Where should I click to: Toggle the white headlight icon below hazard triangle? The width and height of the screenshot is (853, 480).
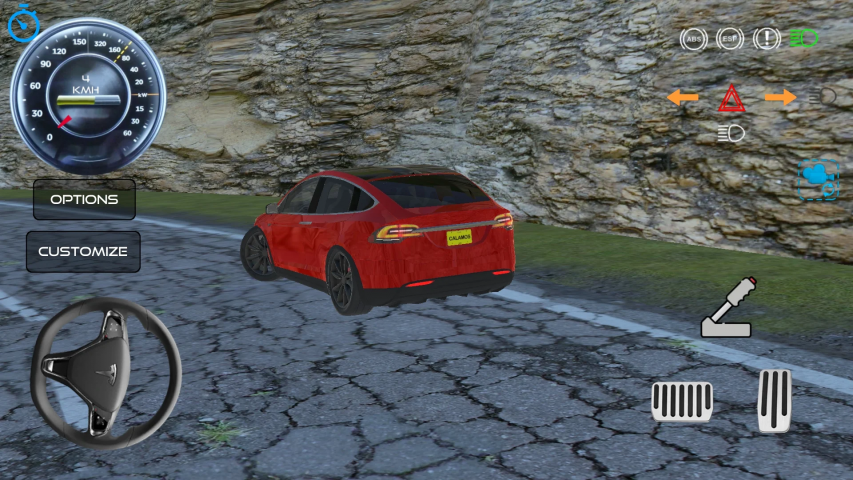tap(731, 133)
